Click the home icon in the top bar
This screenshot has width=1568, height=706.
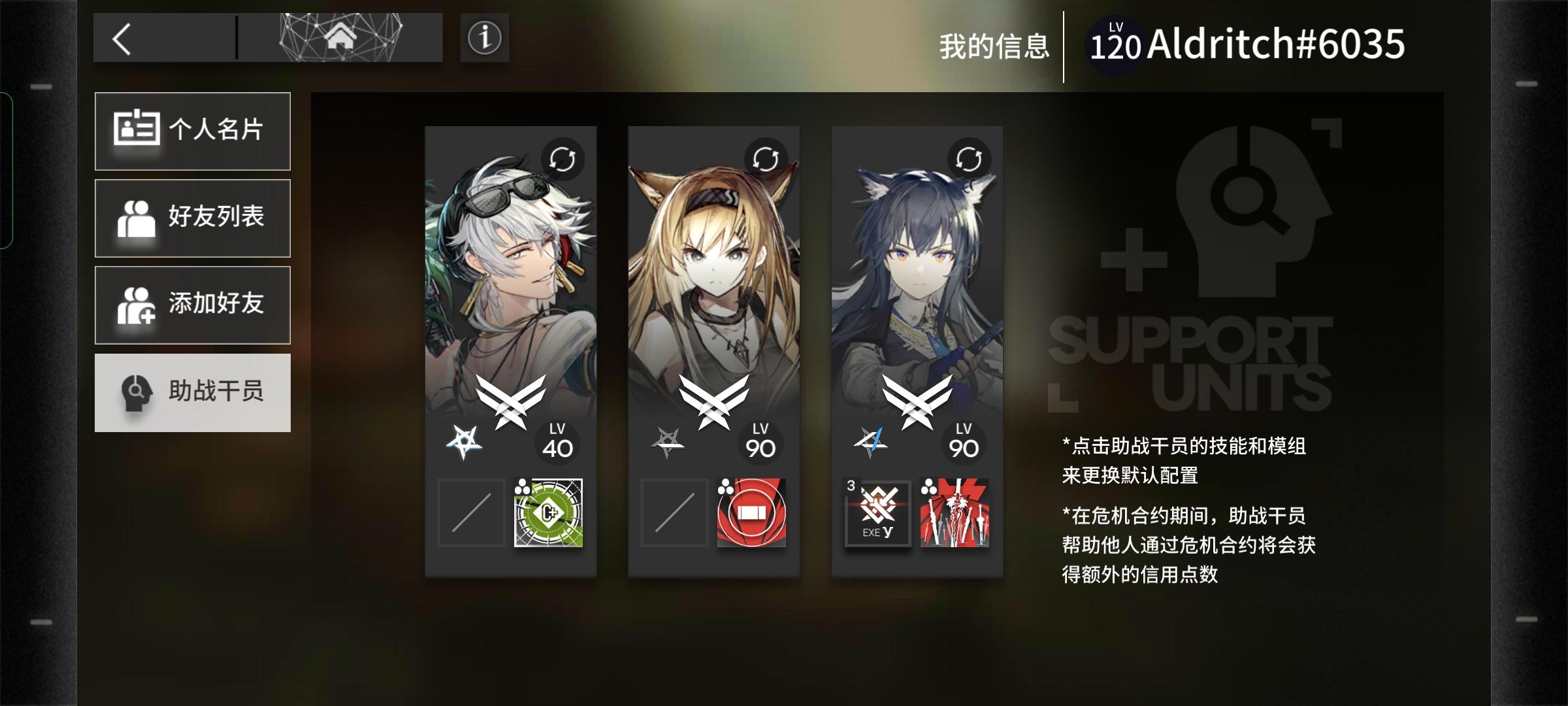tap(339, 37)
